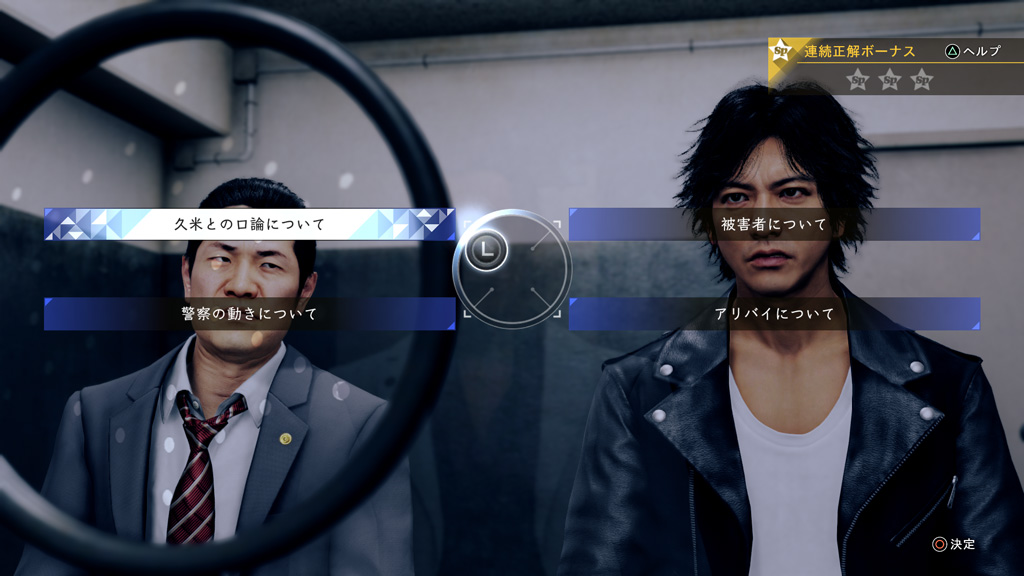Ask about 警察の動きについて
The width and height of the screenshot is (1024, 576).
(x=250, y=314)
